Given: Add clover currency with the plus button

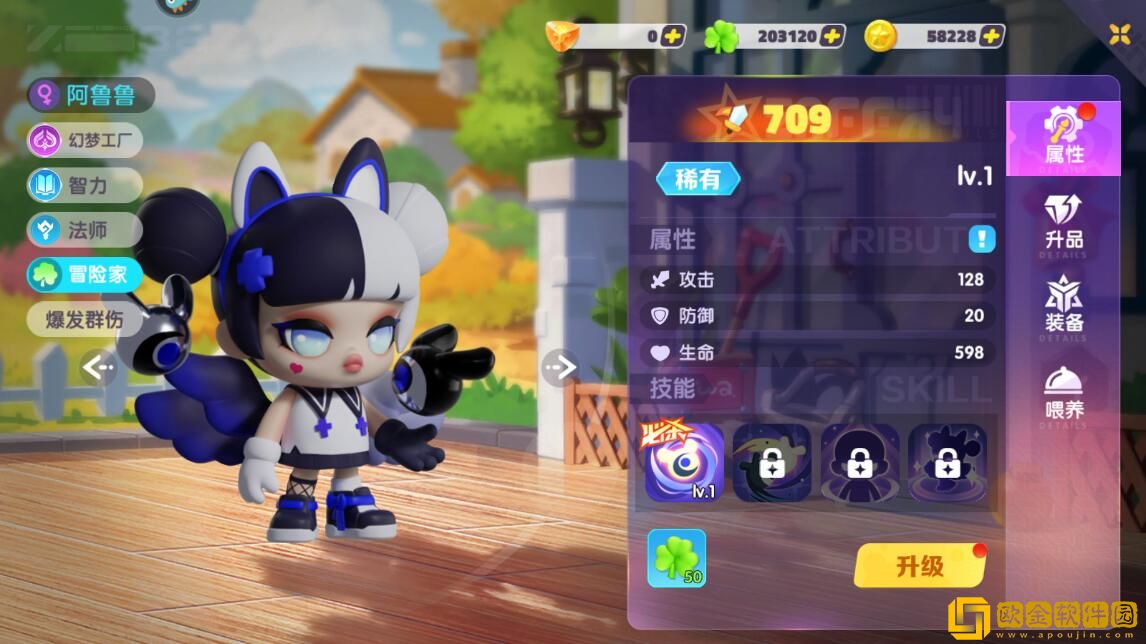Looking at the screenshot, I should click(x=832, y=36).
